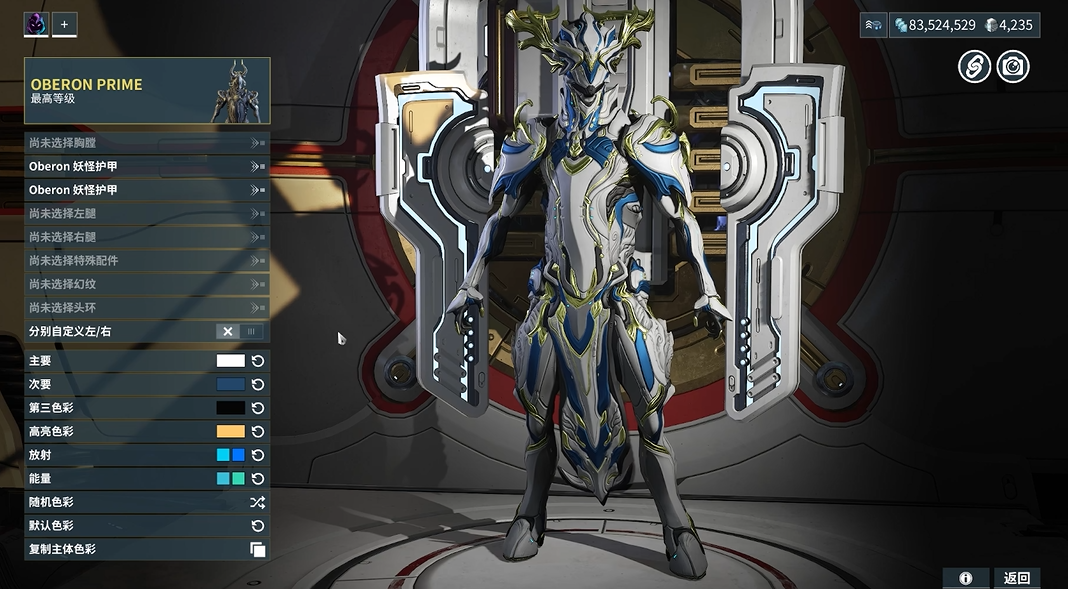Open the 尚未选择胸膛 chest attachment slot
1068x589 pixels.
click(x=146, y=143)
